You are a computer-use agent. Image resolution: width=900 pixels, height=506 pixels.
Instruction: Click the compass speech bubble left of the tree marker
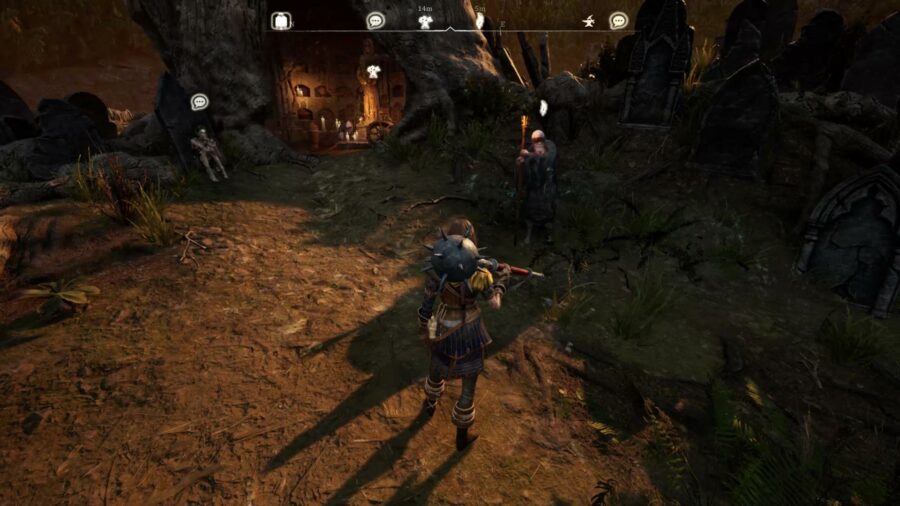pyautogui.click(x=375, y=20)
